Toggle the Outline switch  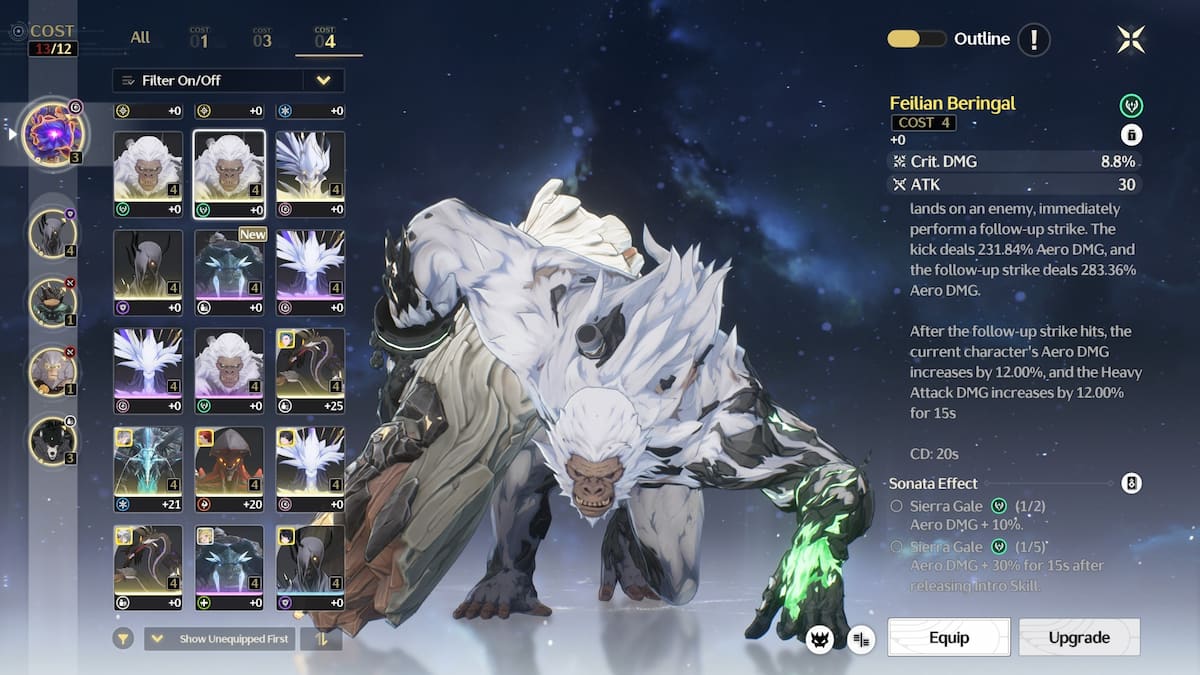click(x=916, y=39)
